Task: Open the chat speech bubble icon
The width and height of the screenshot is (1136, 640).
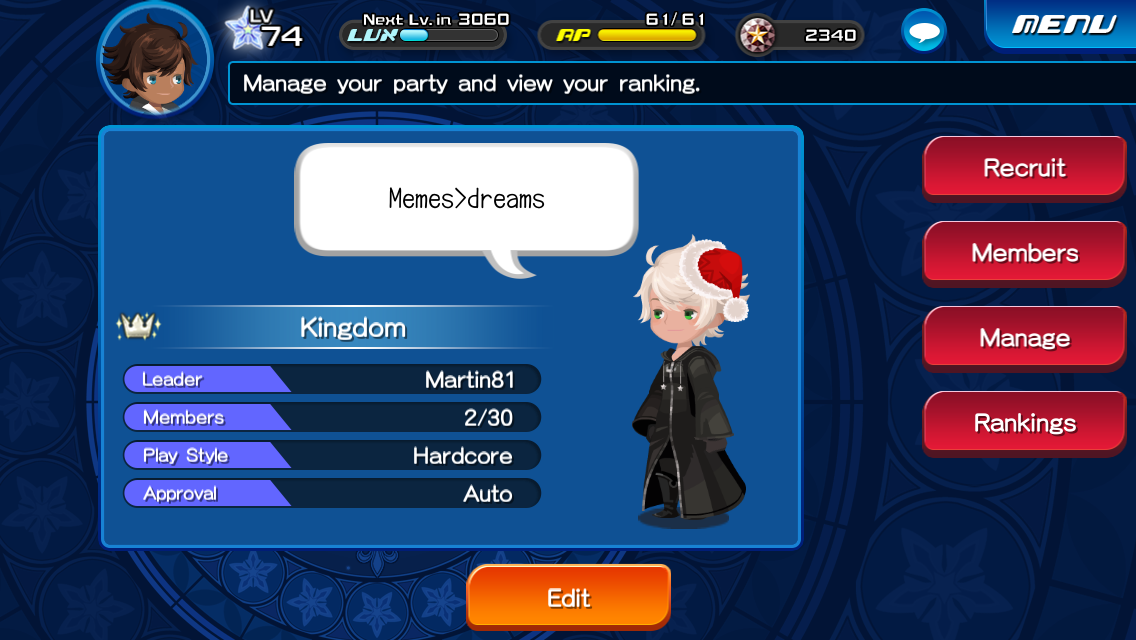Action: click(x=923, y=31)
